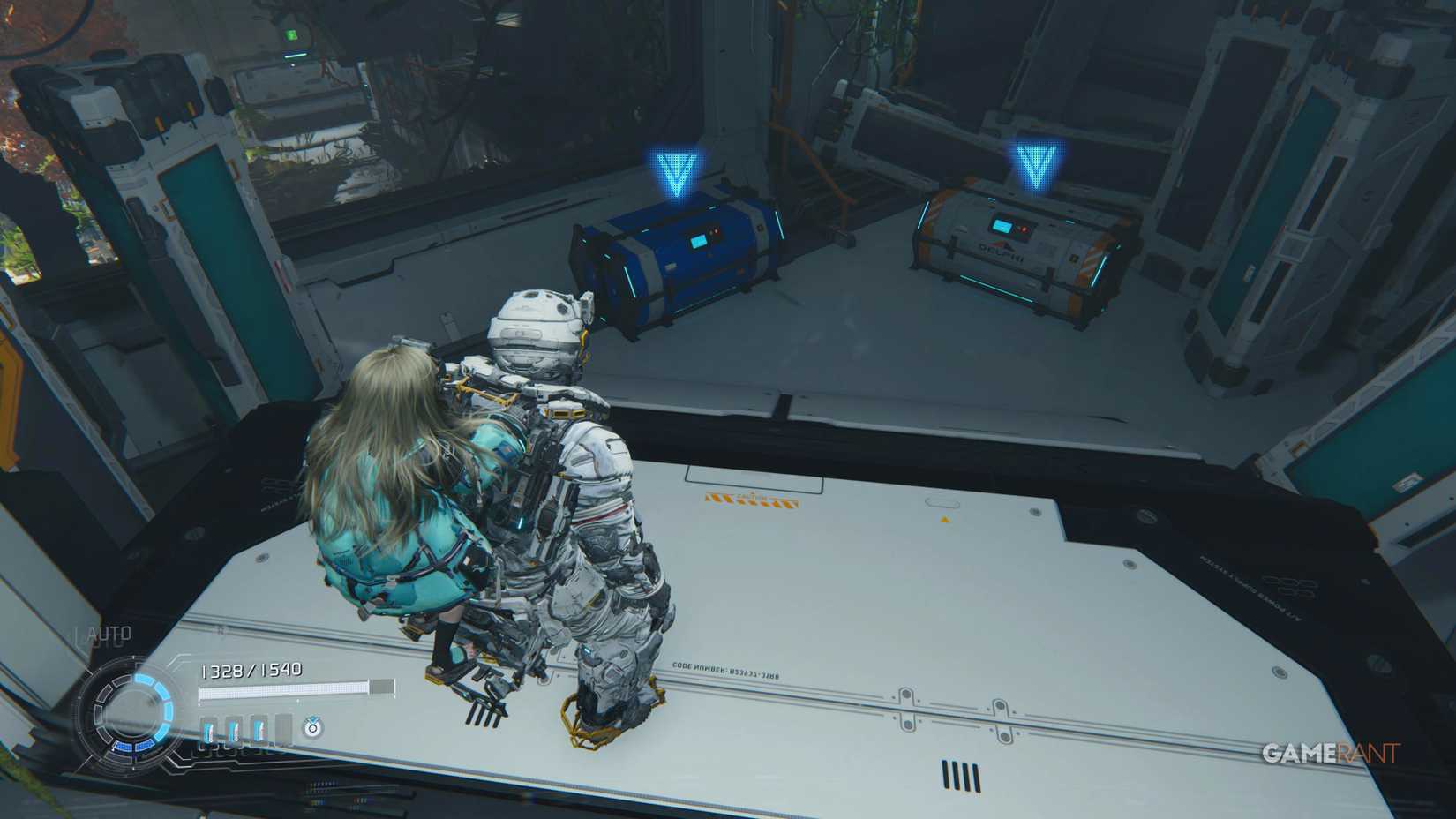Select the empty fourth ammo cell icon

284,725
